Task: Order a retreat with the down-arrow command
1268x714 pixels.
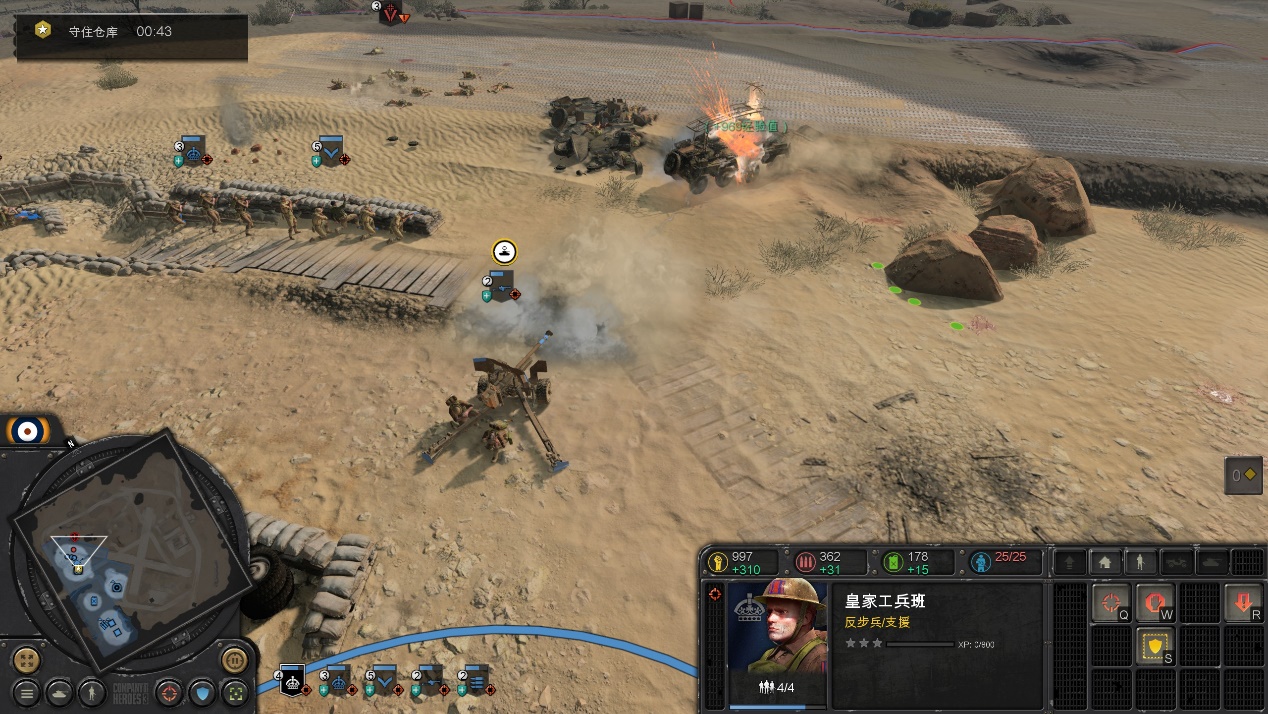Action: [1243, 603]
